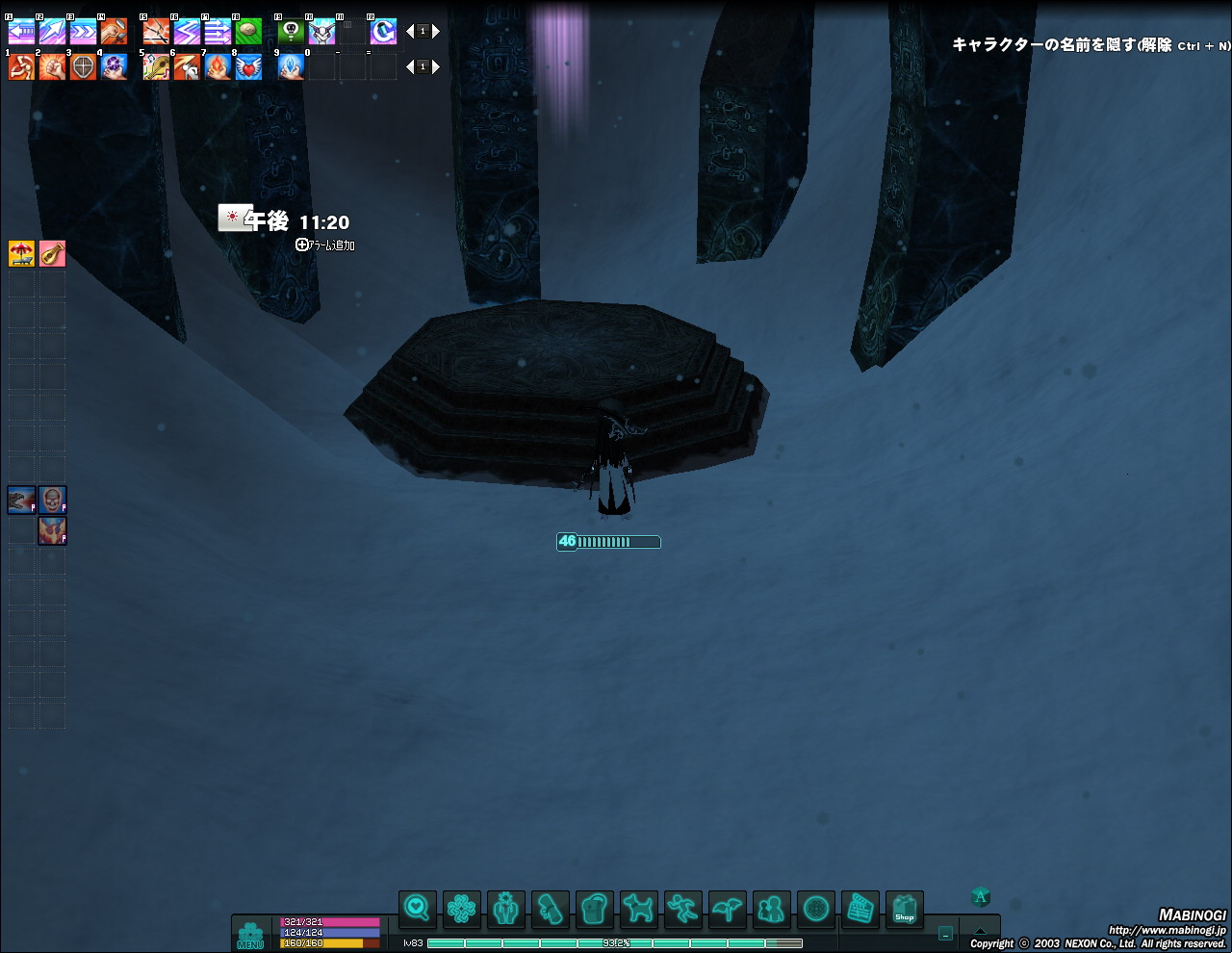Viewport: 1232px width, 953px height.
Task: Cast the winged heart healing skill
Action: [248, 67]
